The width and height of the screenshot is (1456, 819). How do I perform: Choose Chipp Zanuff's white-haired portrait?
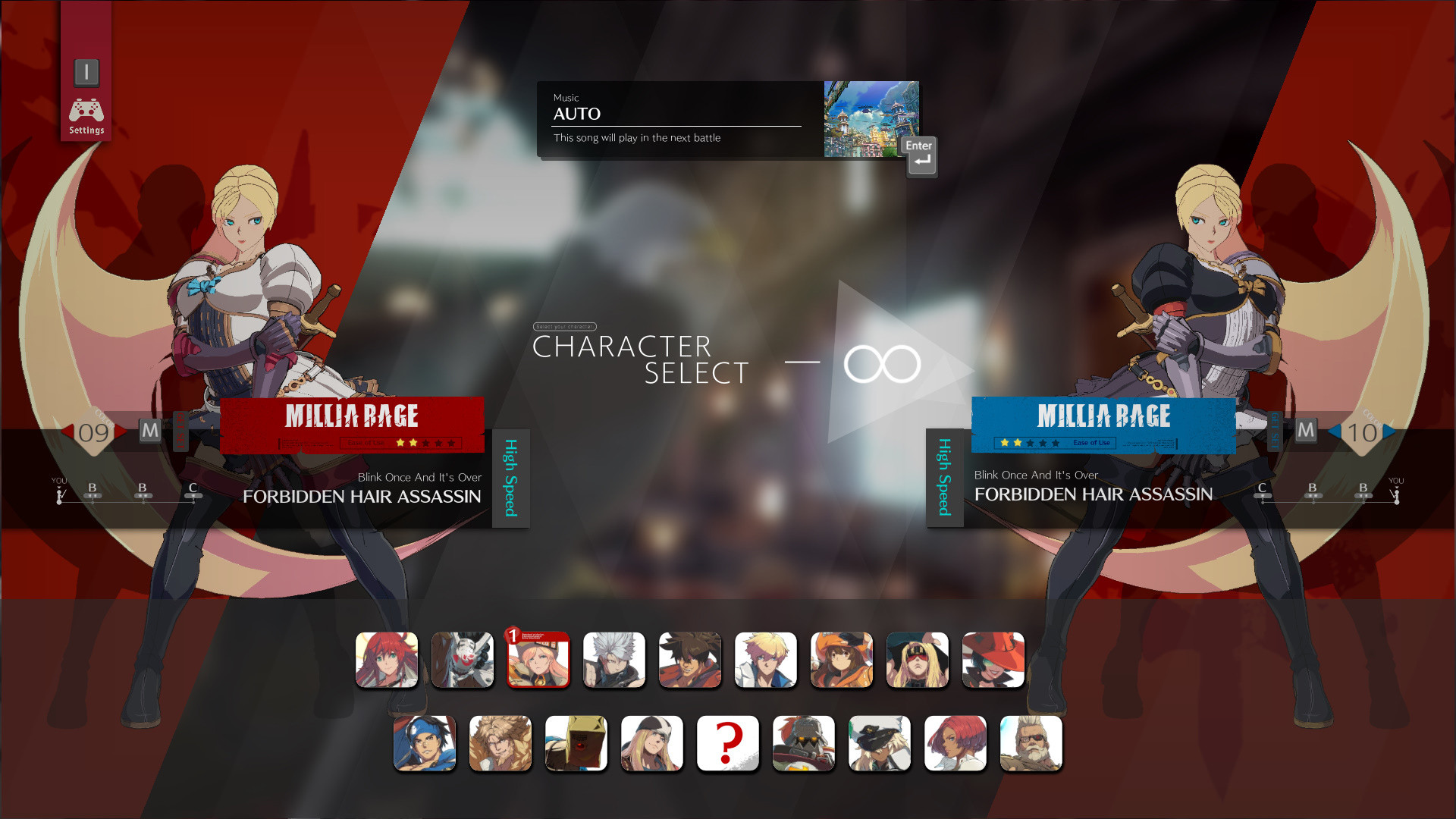[614, 660]
